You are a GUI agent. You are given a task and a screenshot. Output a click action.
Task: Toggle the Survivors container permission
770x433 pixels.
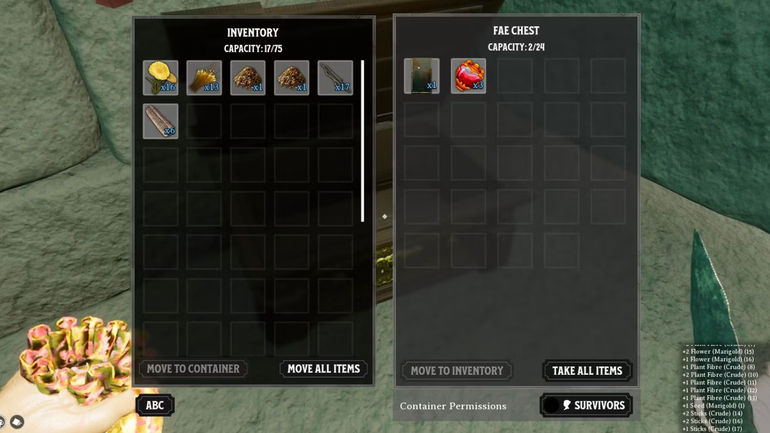pos(586,405)
